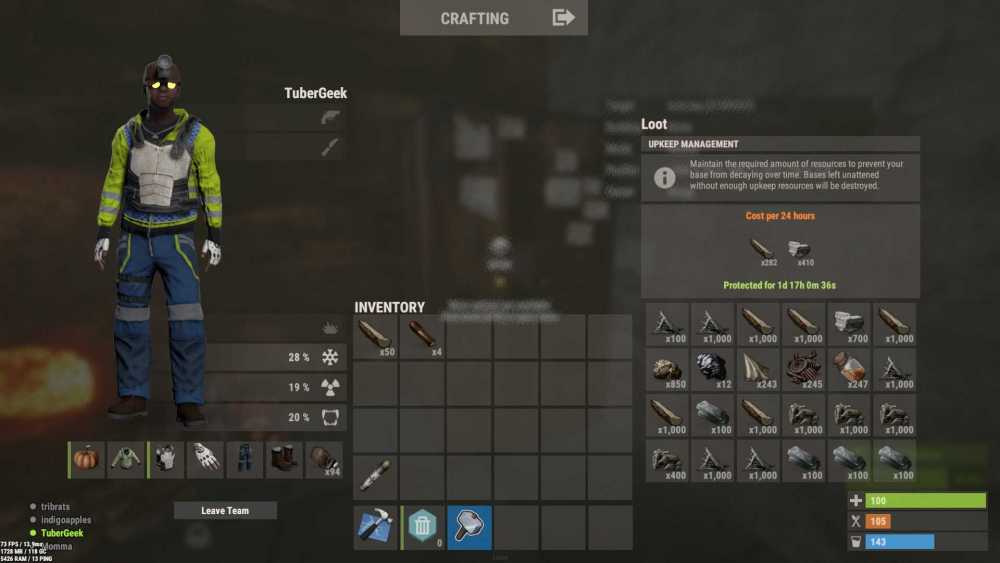Take the x850 ore stack from loot

click(667, 371)
